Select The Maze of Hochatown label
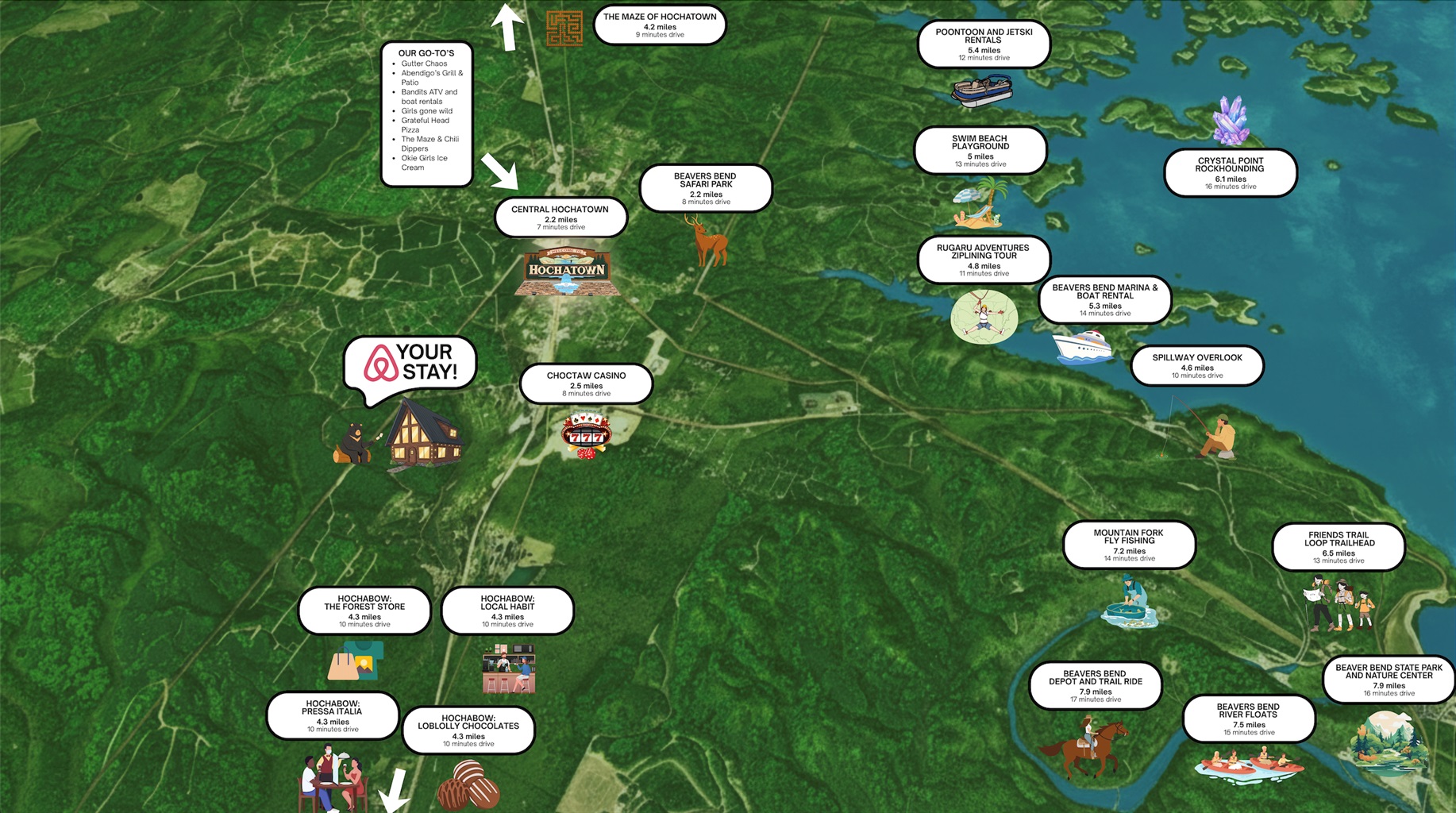The width and height of the screenshot is (1456, 813). point(660,25)
